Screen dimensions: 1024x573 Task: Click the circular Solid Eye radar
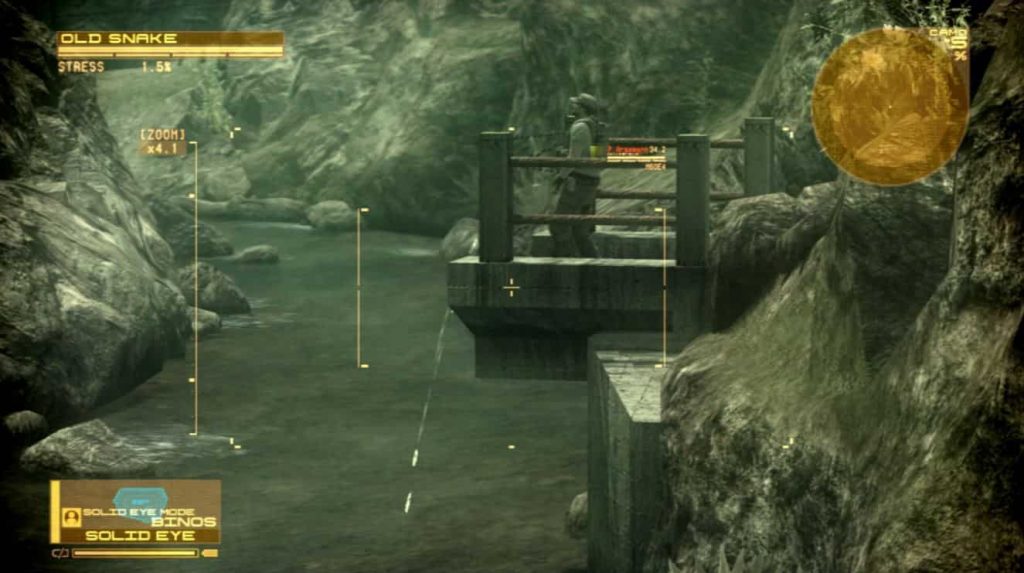click(889, 107)
